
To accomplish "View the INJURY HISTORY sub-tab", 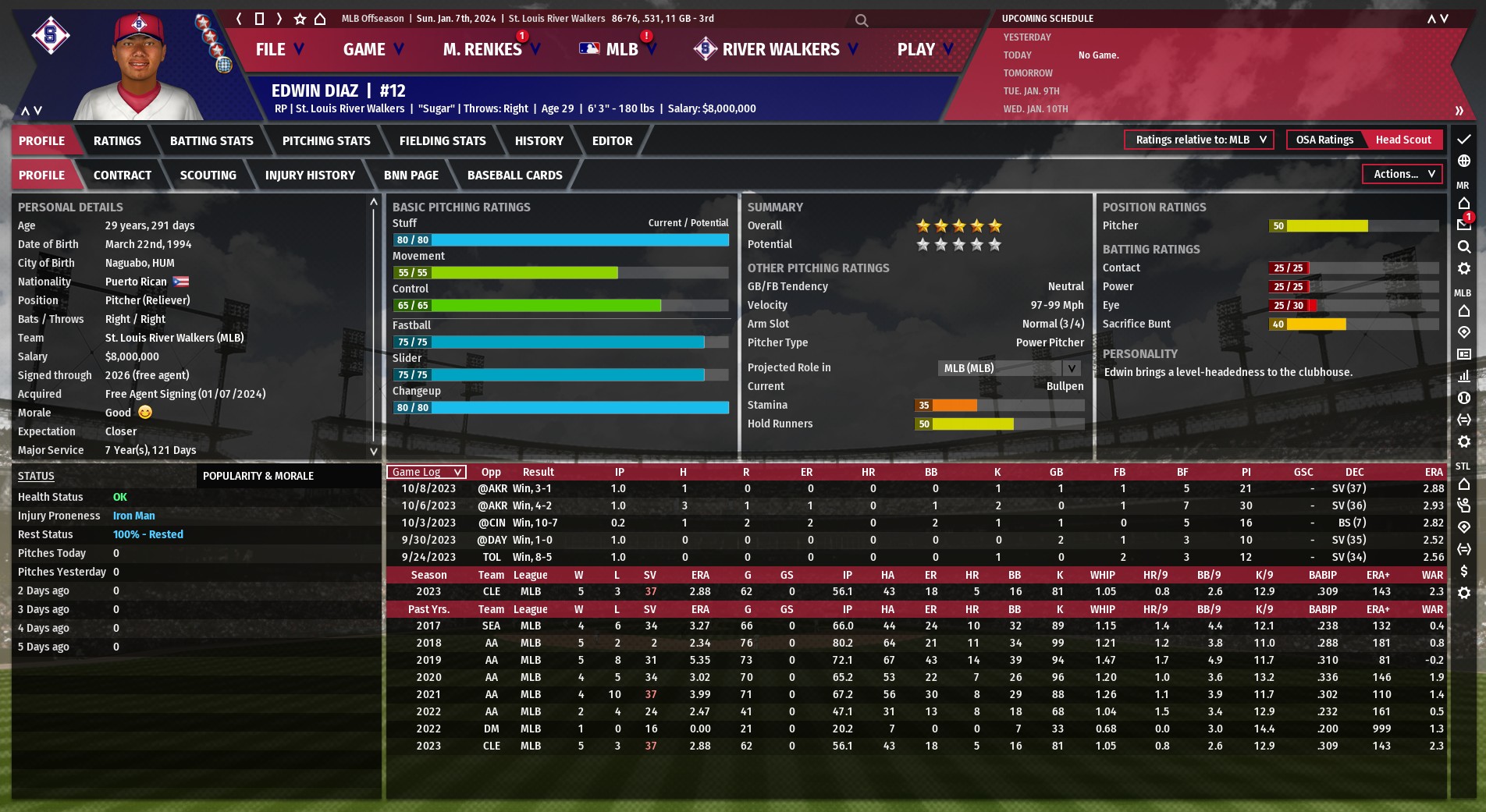I will pyautogui.click(x=310, y=176).
